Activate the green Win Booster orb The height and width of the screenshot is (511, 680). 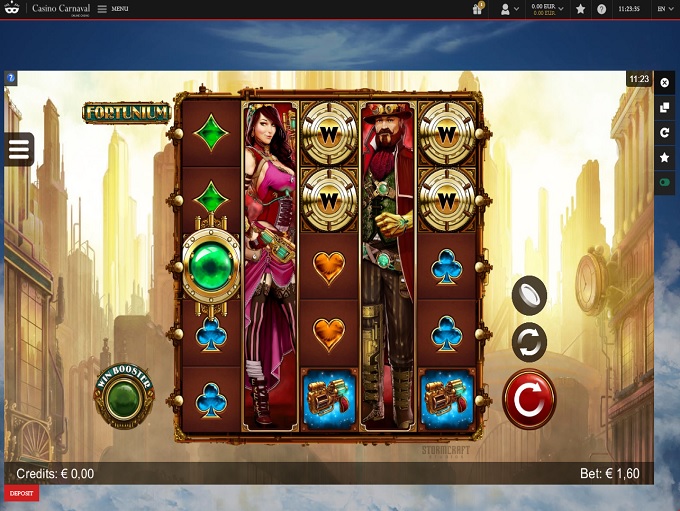point(124,394)
